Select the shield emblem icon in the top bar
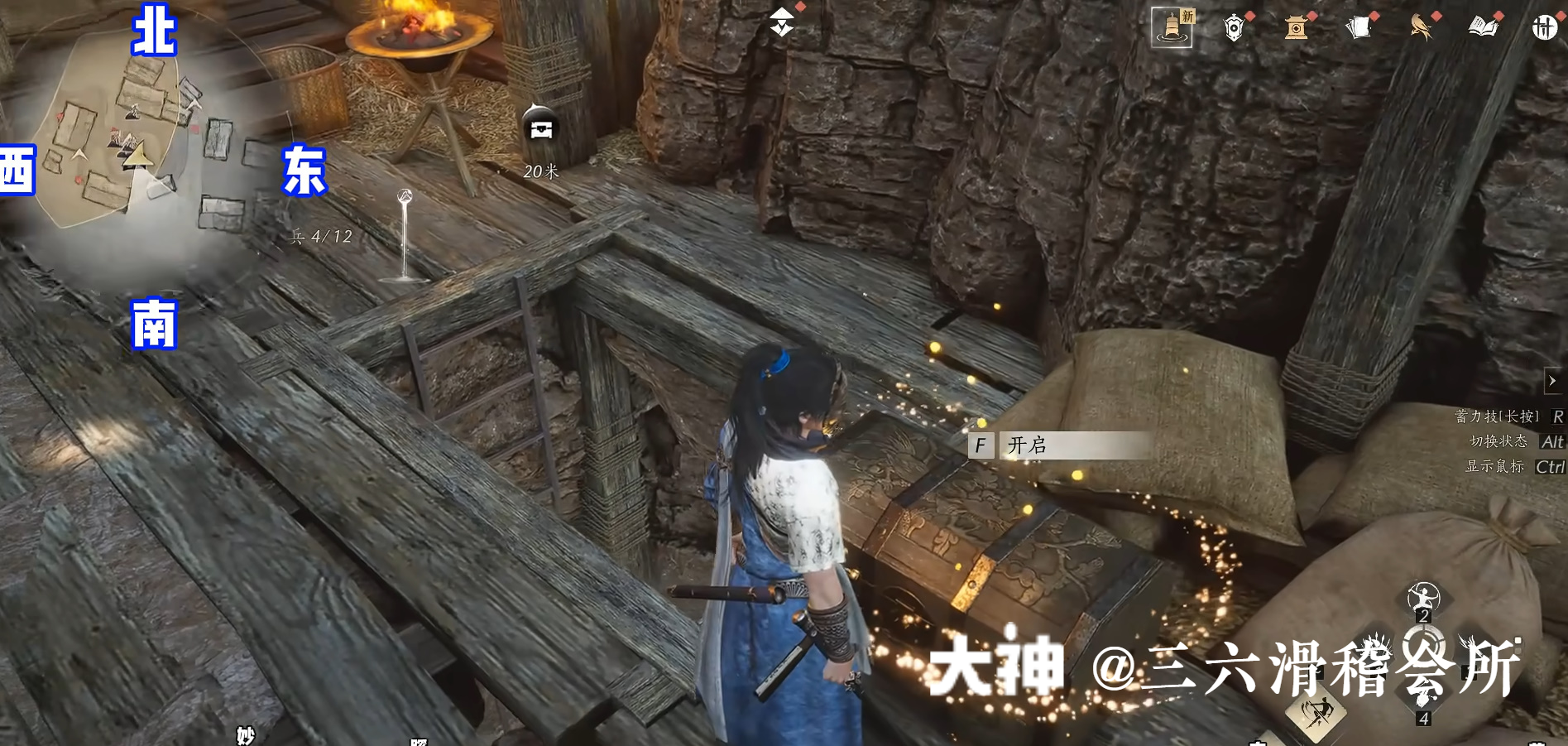1568x746 pixels. pyautogui.click(x=1234, y=27)
